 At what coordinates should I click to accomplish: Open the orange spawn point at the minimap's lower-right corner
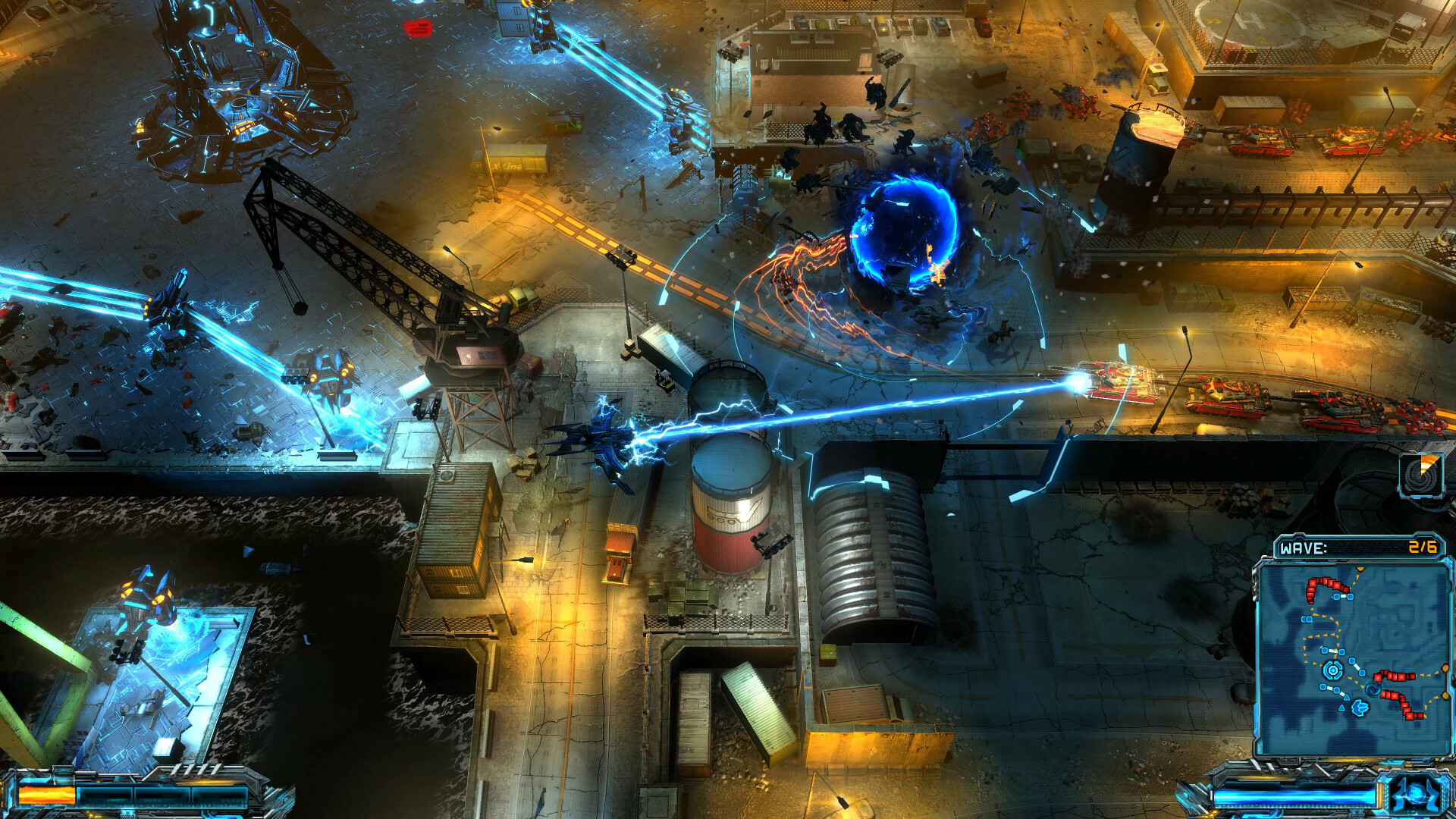tap(1445, 695)
